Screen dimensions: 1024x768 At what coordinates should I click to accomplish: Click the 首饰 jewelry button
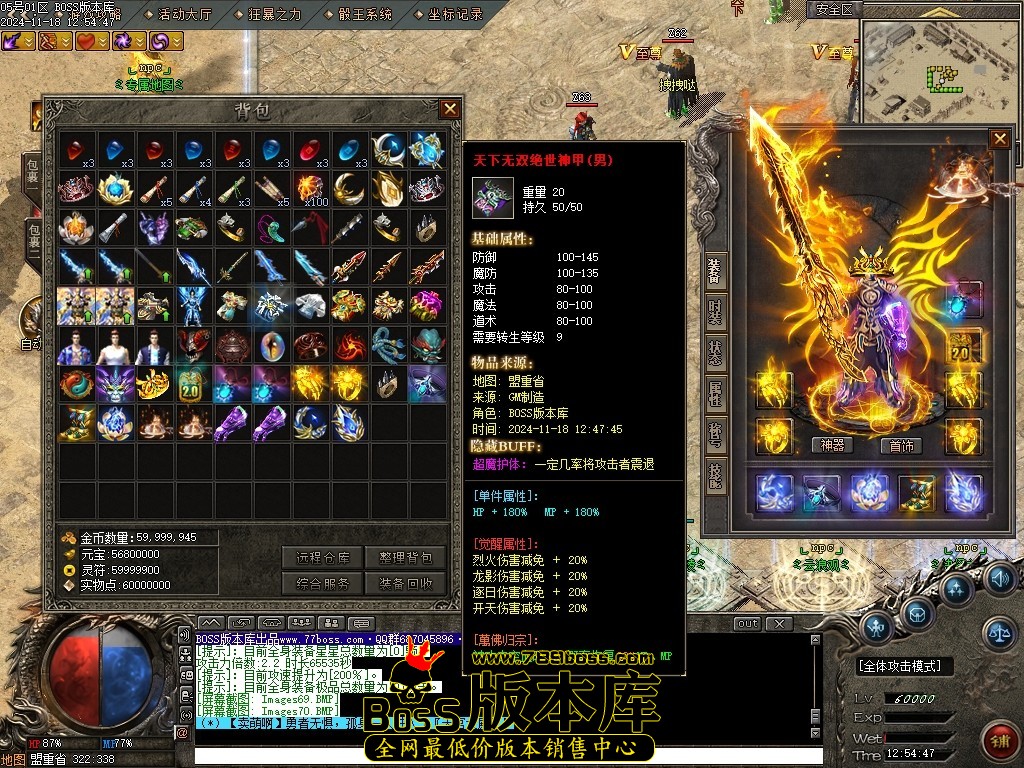point(901,446)
